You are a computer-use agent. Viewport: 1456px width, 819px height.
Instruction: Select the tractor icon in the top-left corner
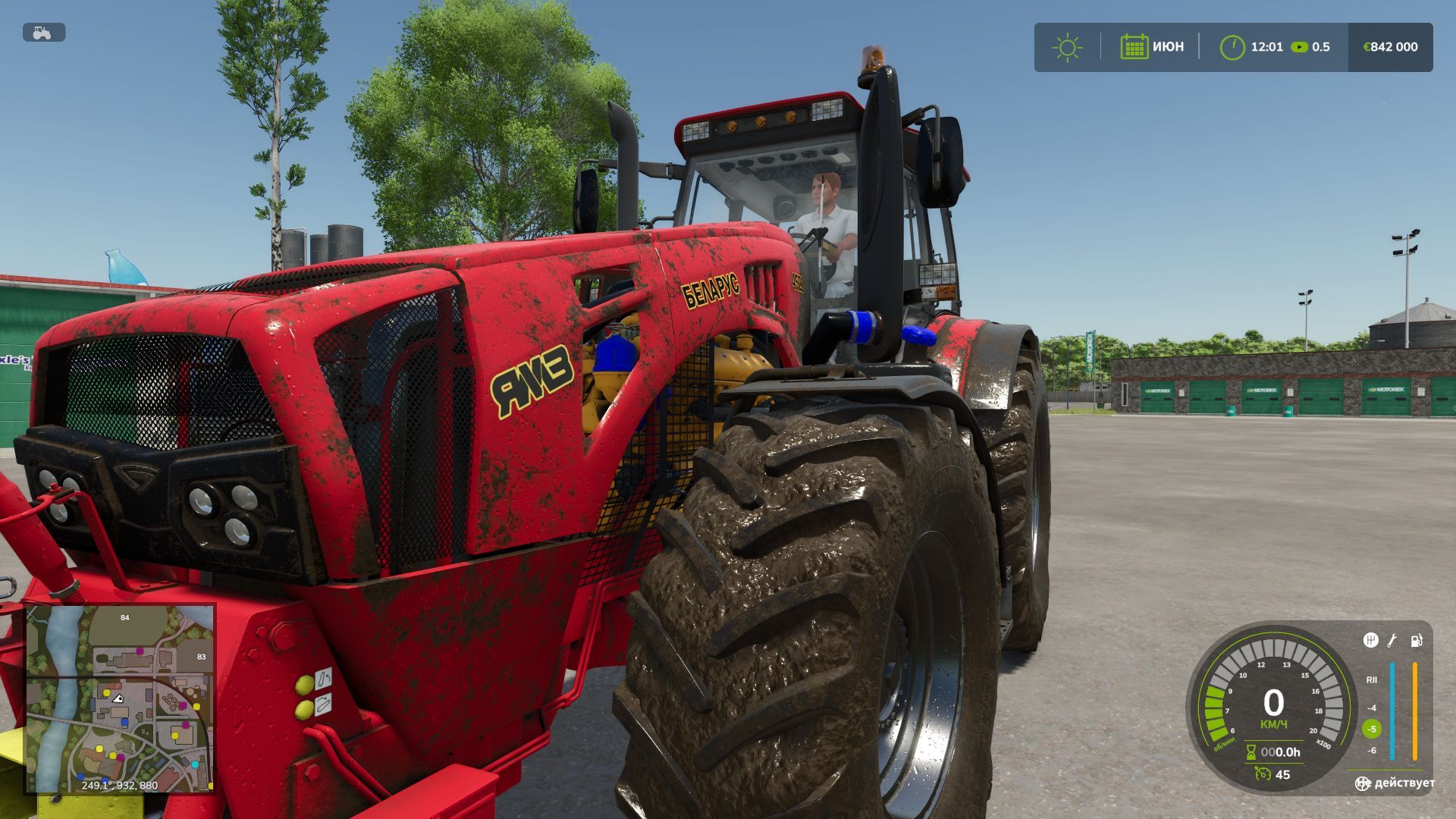point(42,33)
